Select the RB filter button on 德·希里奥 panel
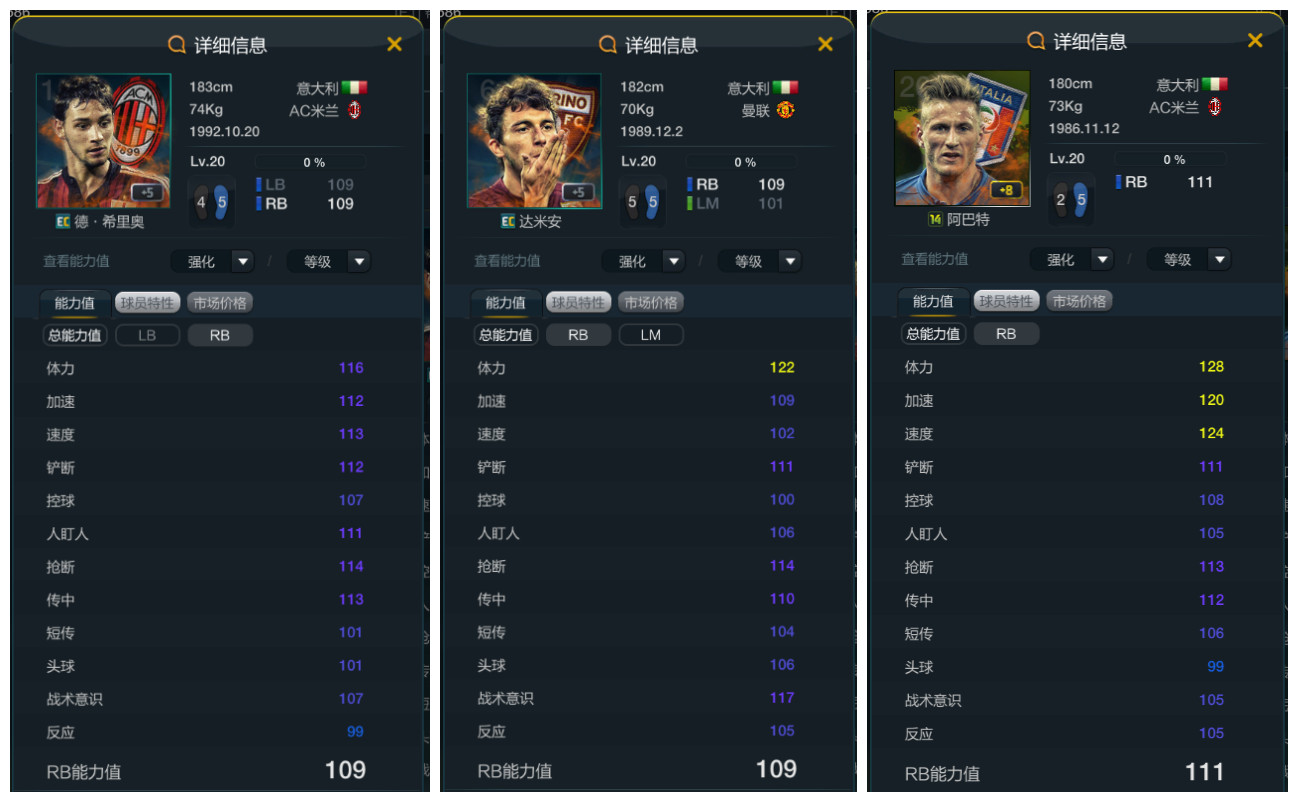 219,335
